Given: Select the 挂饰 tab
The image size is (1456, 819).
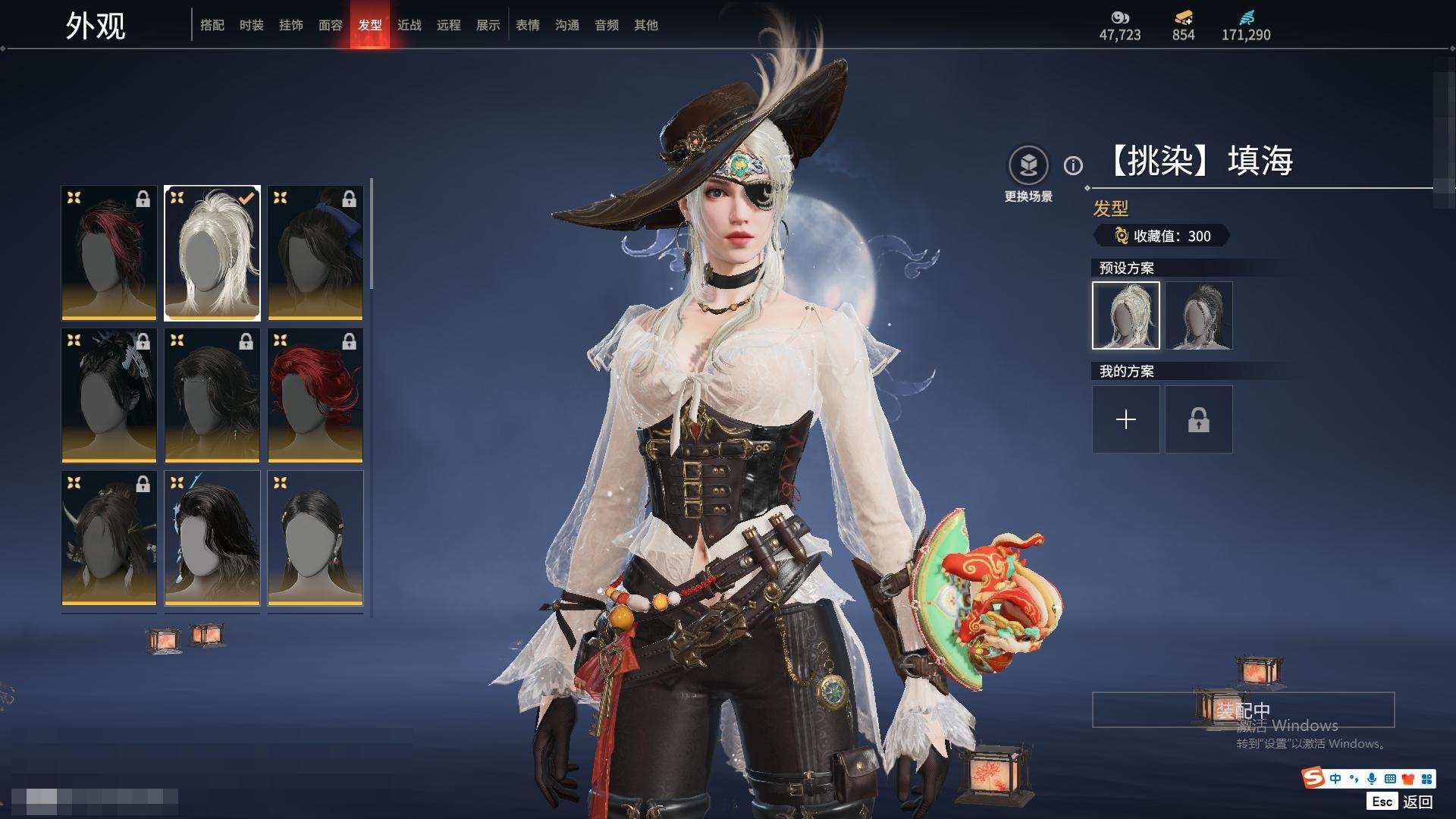Looking at the screenshot, I should point(290,25).
